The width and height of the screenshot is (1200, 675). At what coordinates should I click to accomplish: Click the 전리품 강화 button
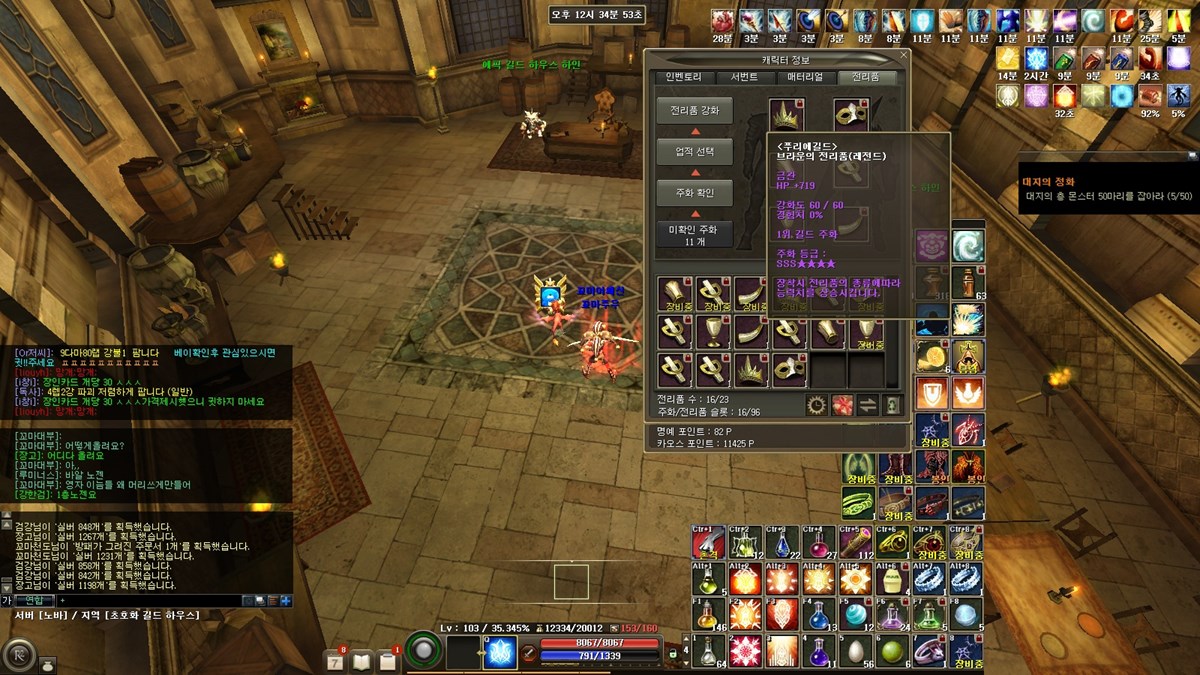click(694, 110)
